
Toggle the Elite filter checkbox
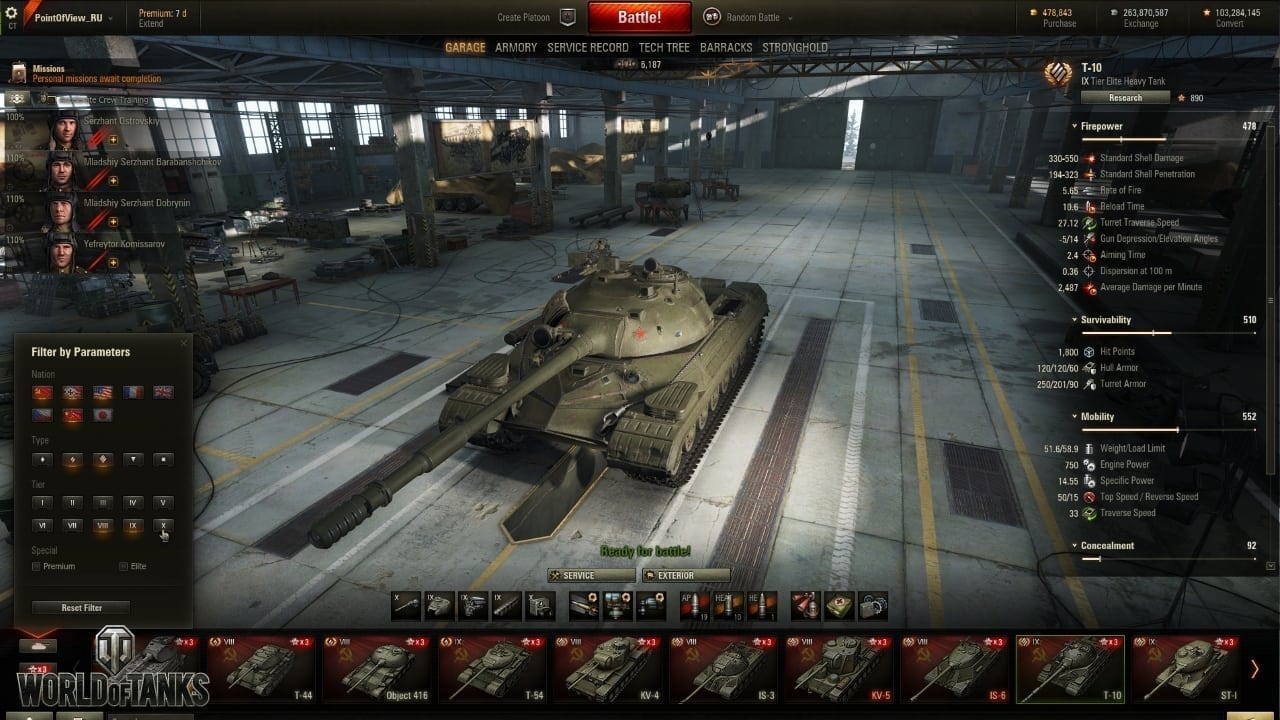(x=124, y=567)
